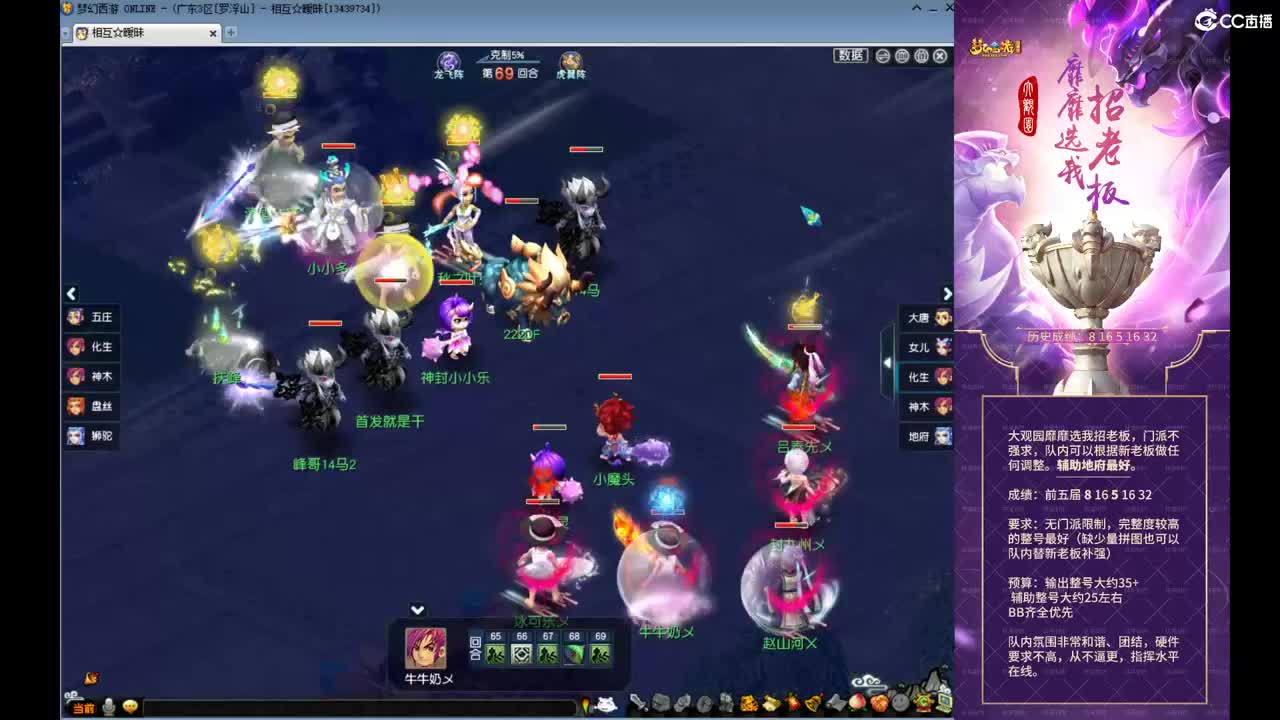
Task: Click the 五庄 avatar icon on left panel
Action: click(x=74, y=316)
